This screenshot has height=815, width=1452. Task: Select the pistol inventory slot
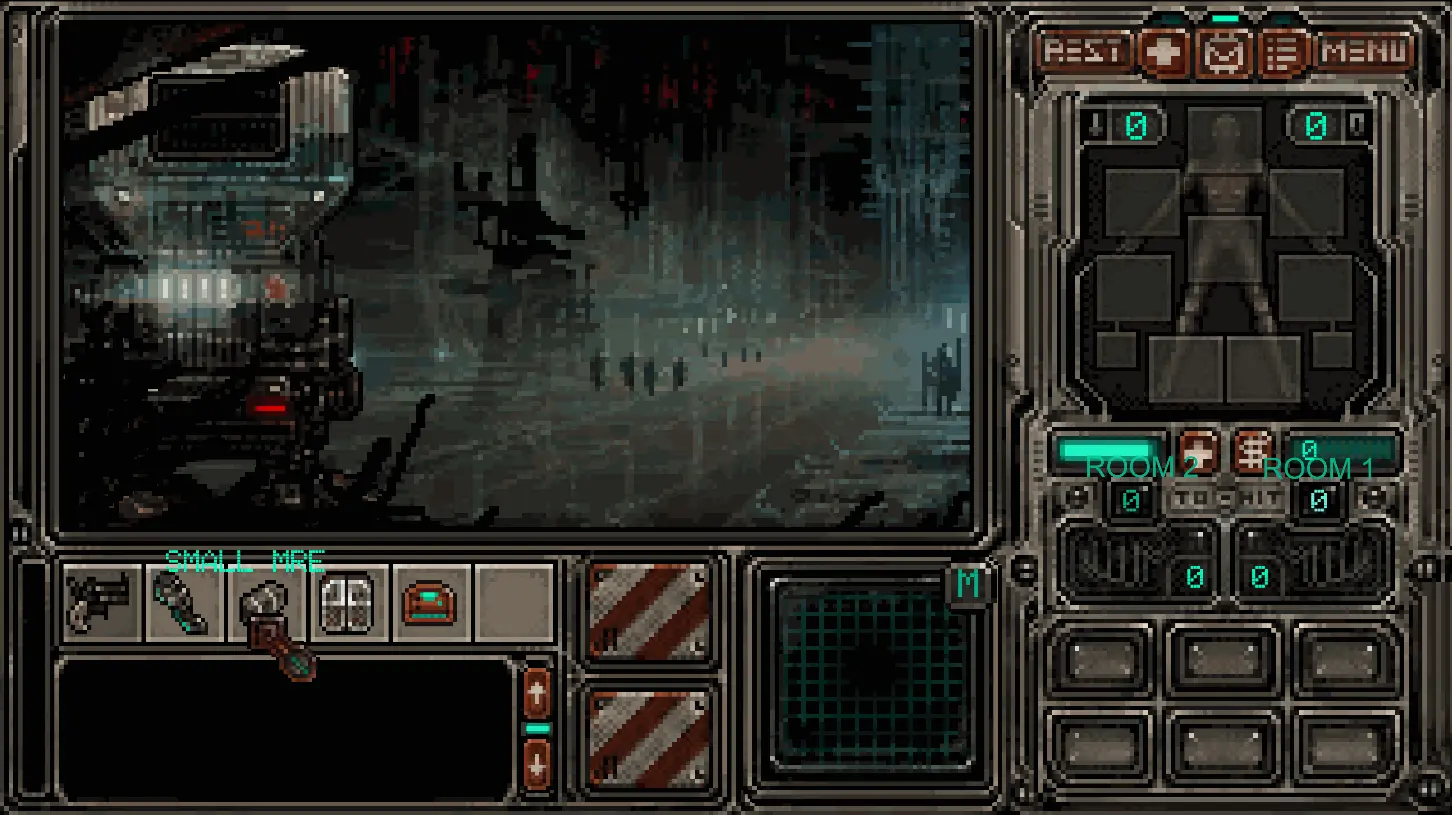tap(101, 602)
